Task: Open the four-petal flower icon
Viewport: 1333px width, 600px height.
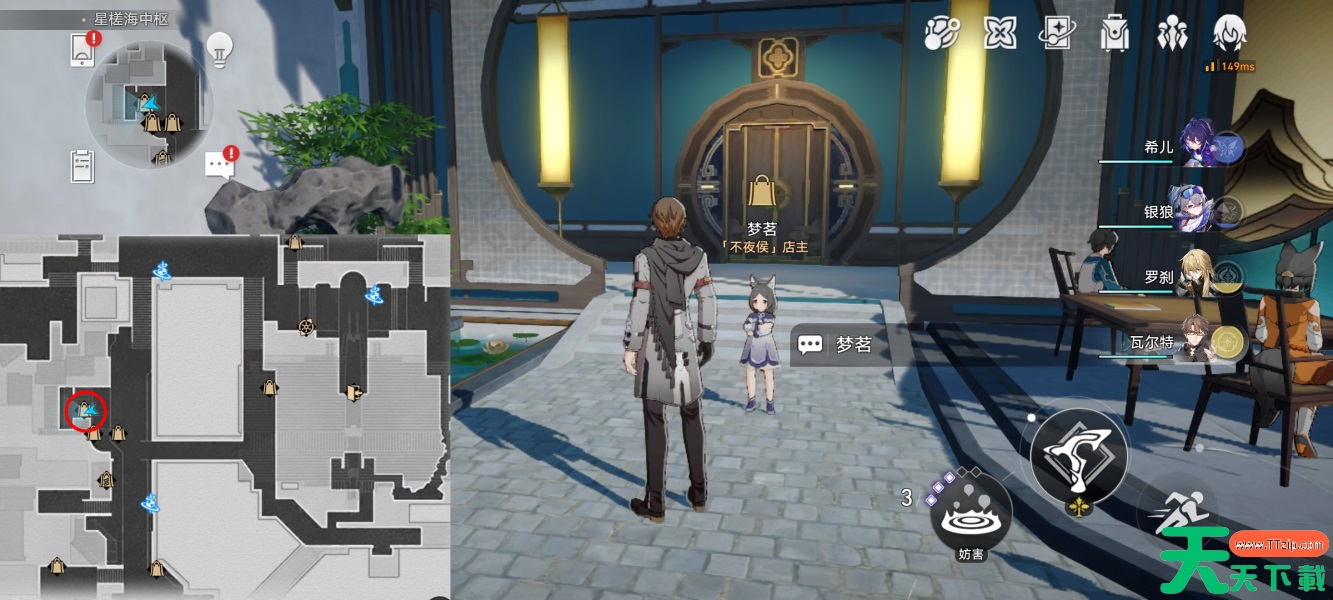Action: 999,33
